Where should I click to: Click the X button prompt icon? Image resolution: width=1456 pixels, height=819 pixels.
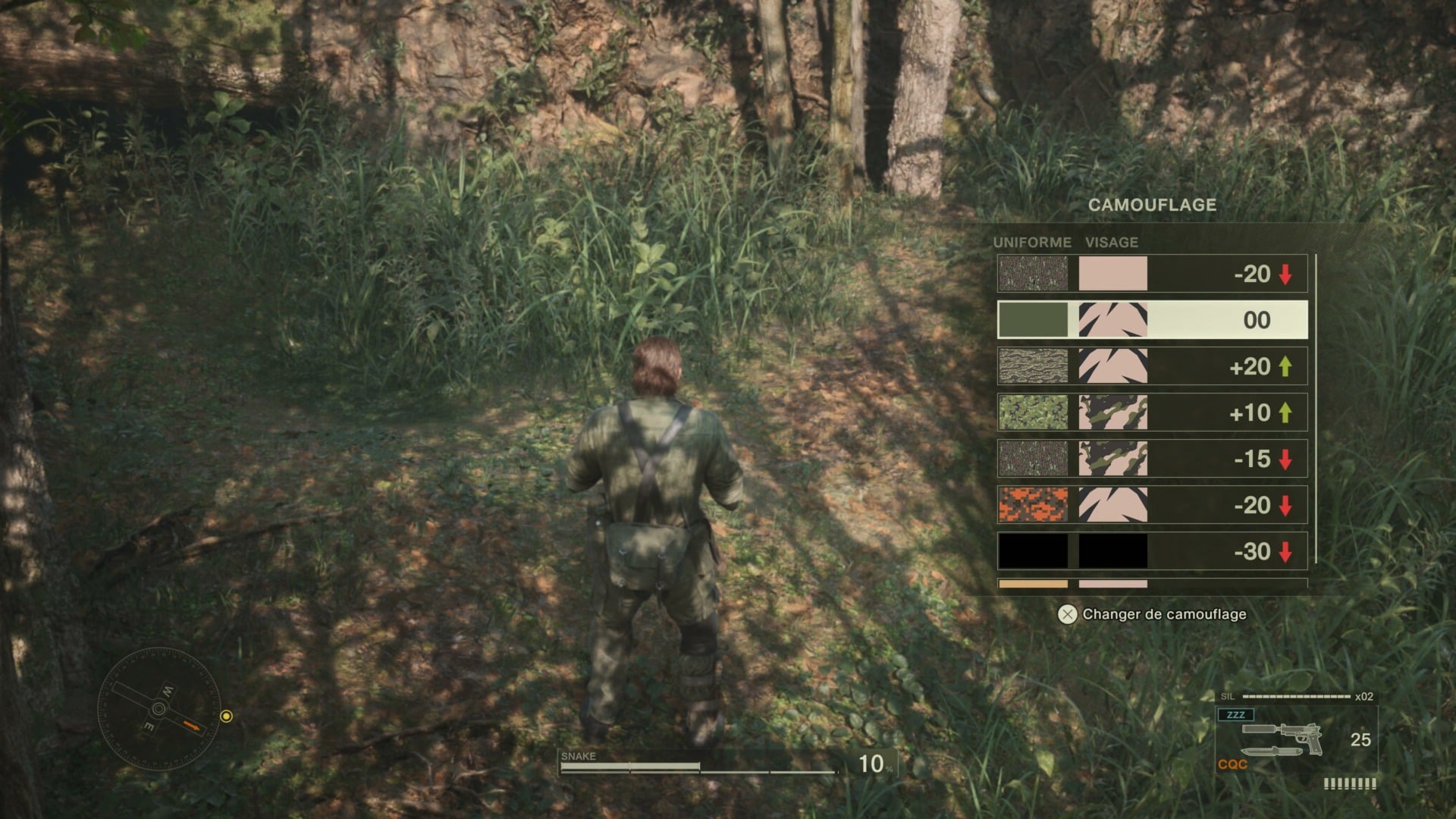click(x=1068, y=615)
